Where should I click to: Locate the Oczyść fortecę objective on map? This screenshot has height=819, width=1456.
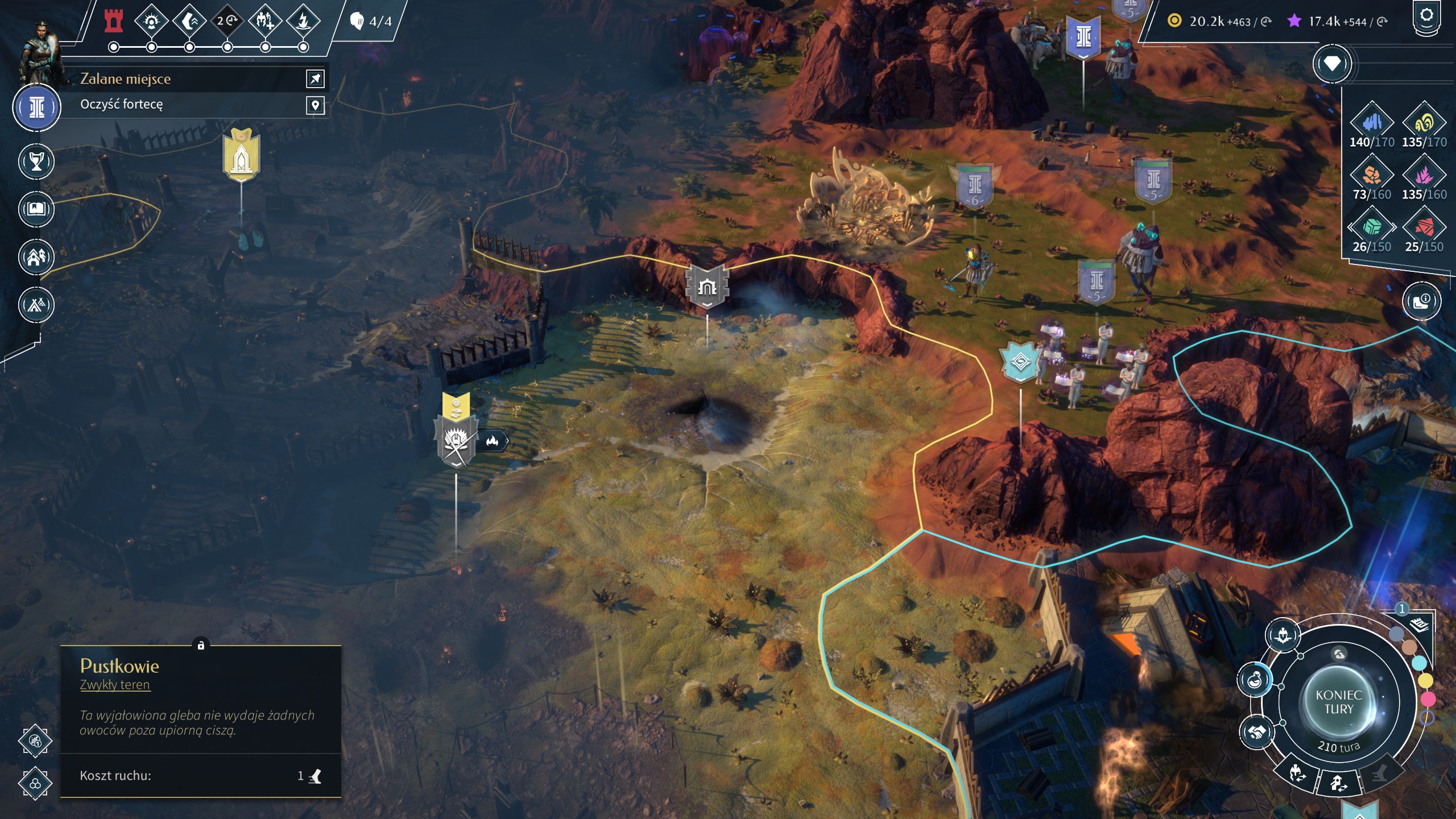pos(315,105)
